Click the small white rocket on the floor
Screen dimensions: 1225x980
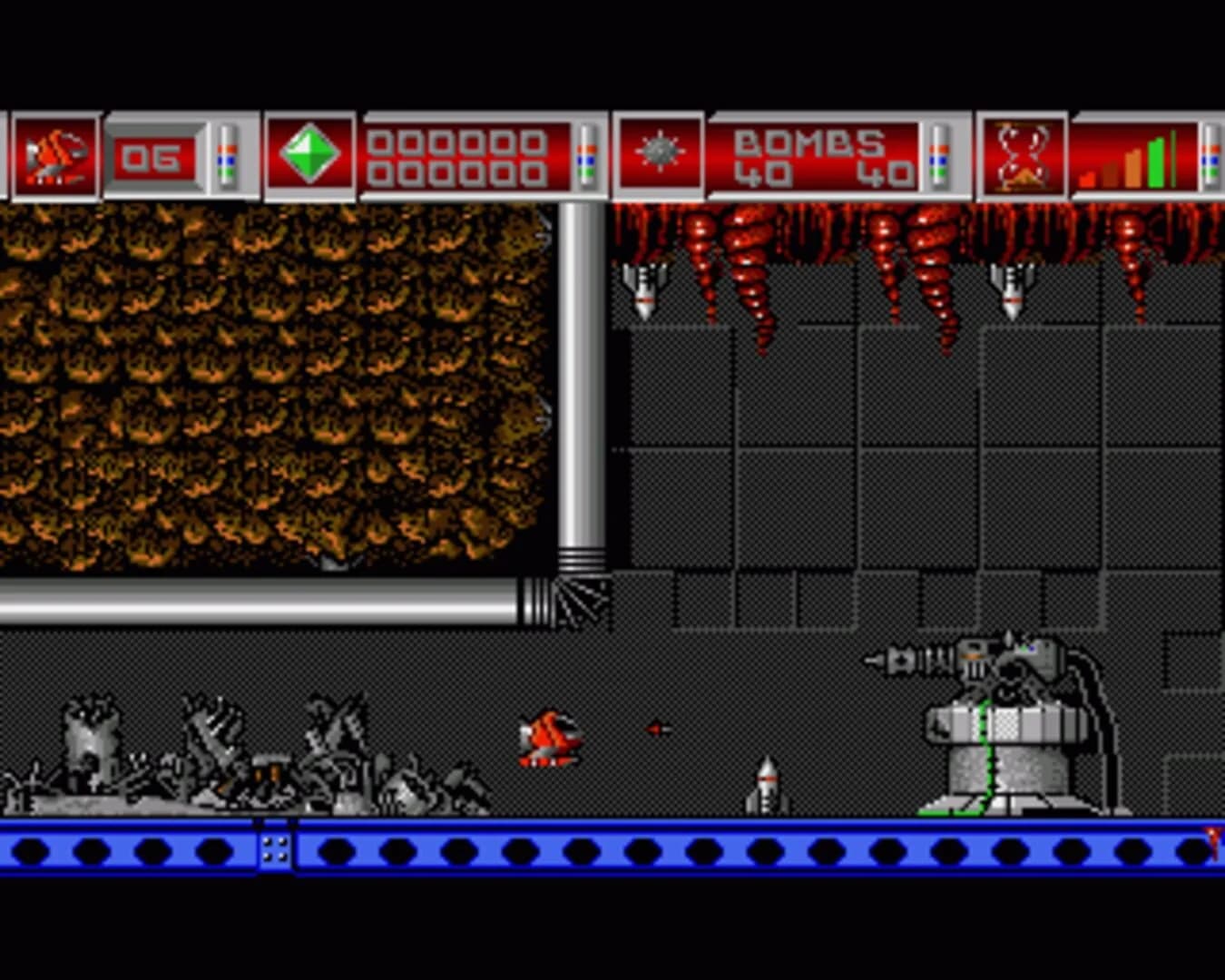765,785
